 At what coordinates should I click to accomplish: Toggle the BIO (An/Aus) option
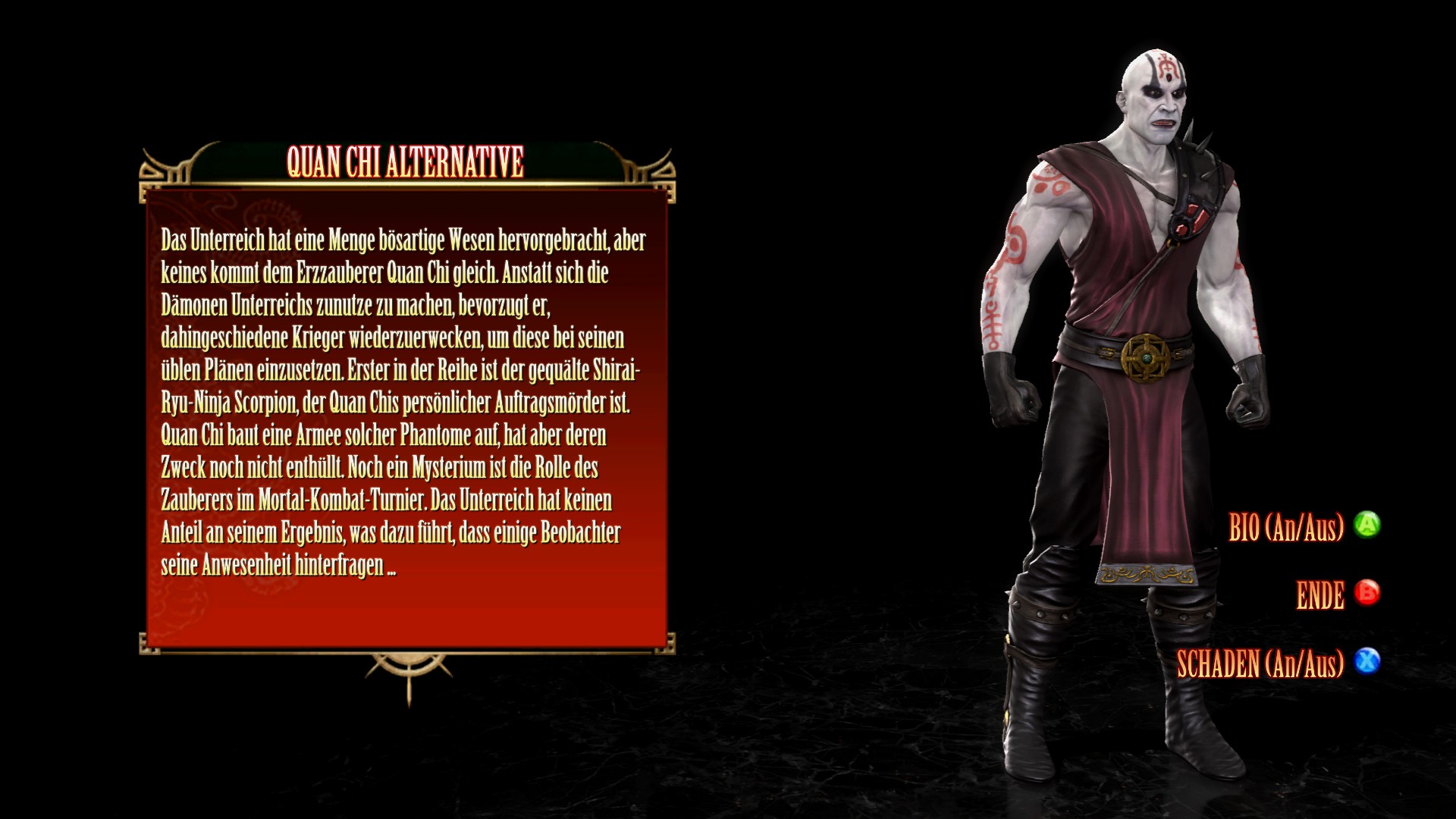click(1286, 526)
